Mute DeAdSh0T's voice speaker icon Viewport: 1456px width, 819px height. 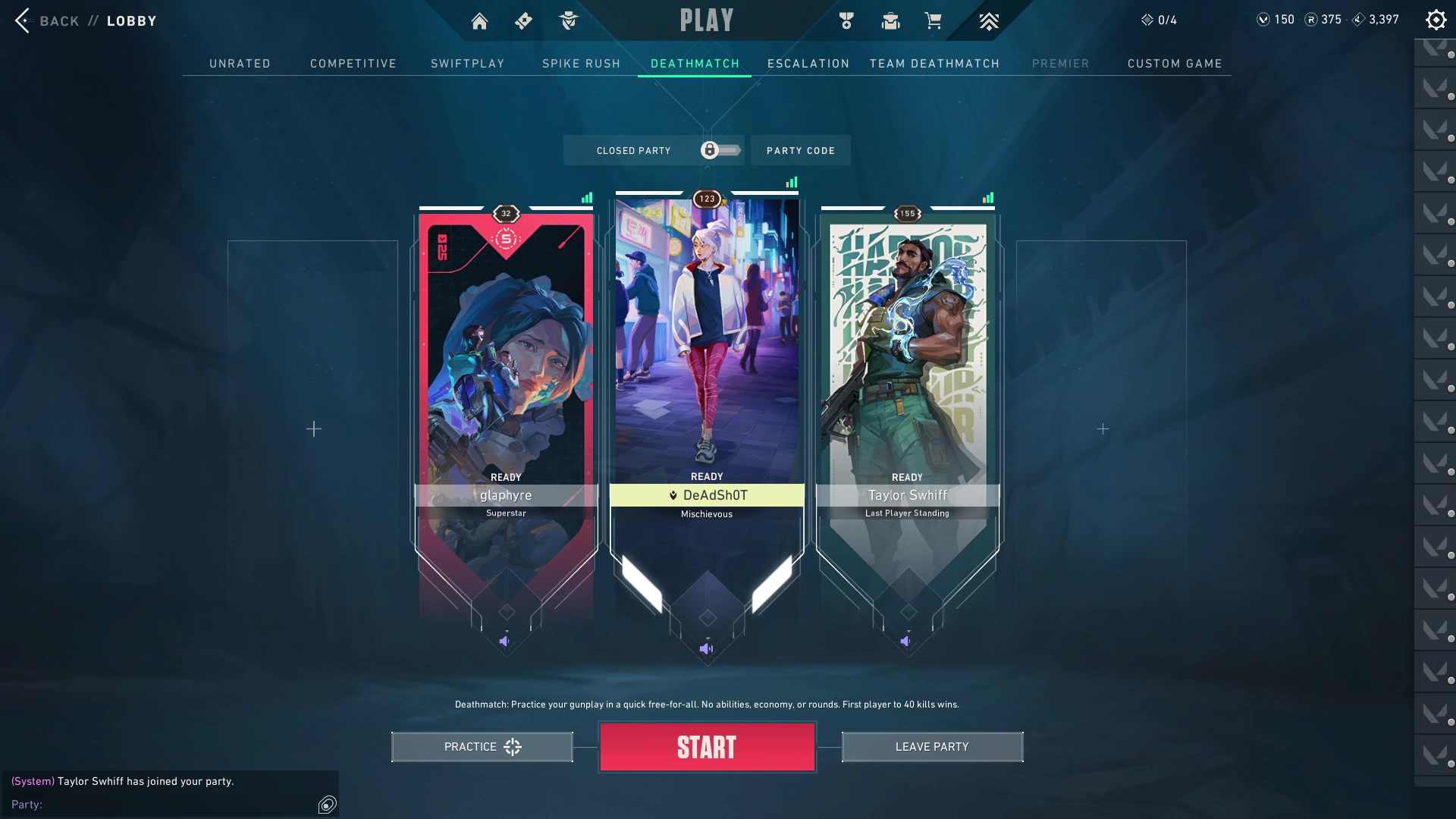click(x=706, y=649)
